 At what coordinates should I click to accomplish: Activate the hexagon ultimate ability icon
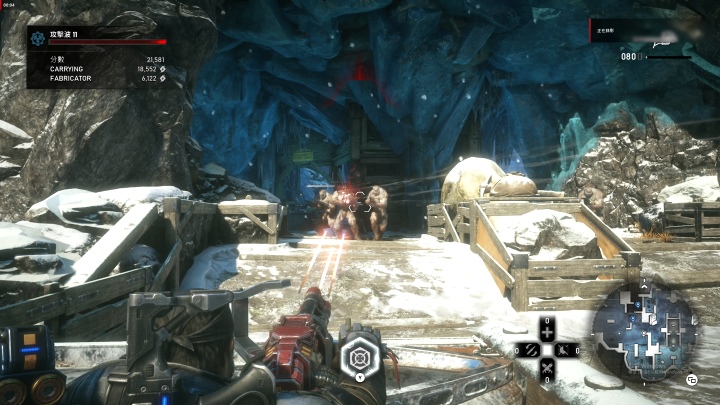[359, 355]
